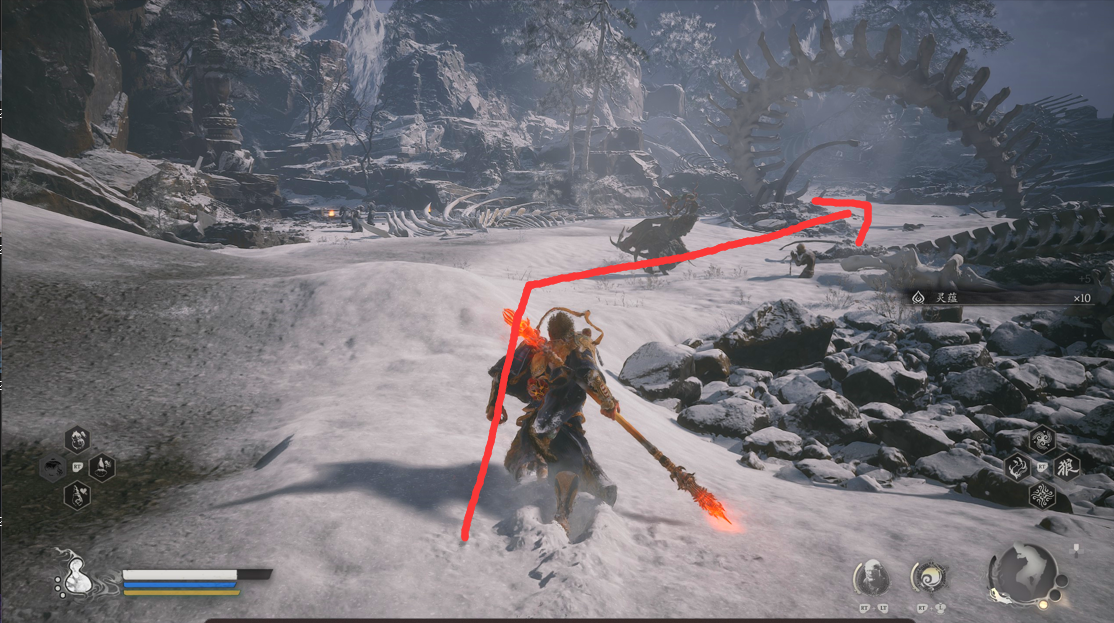1114x623 pixels.
Task: Trigger the ornate knot-pattern spell icon
Action: 1043,493
